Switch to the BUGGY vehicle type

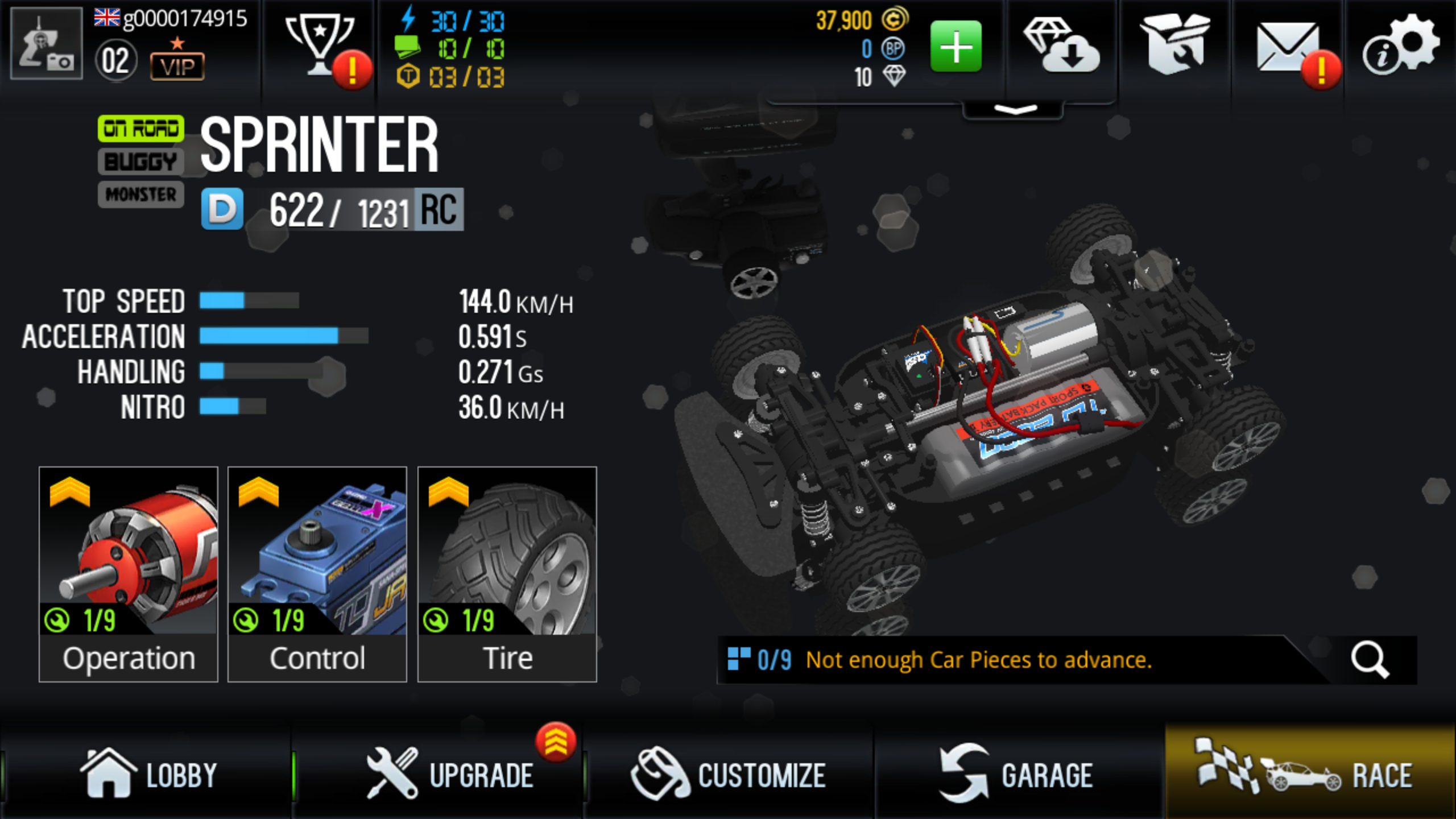(140, 162)
